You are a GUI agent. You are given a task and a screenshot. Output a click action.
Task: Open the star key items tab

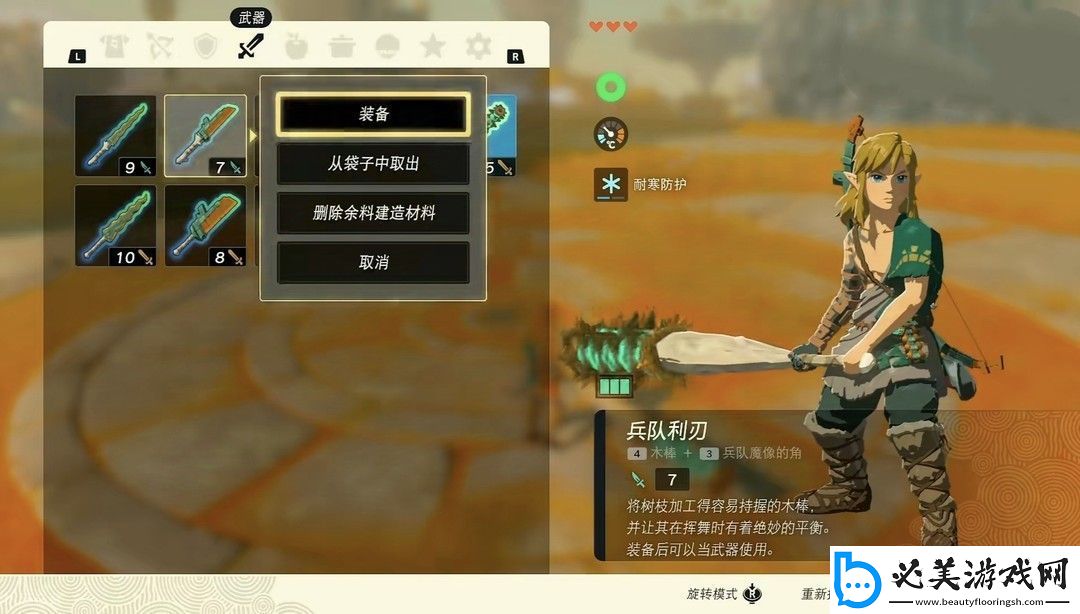tap(433, 46)
